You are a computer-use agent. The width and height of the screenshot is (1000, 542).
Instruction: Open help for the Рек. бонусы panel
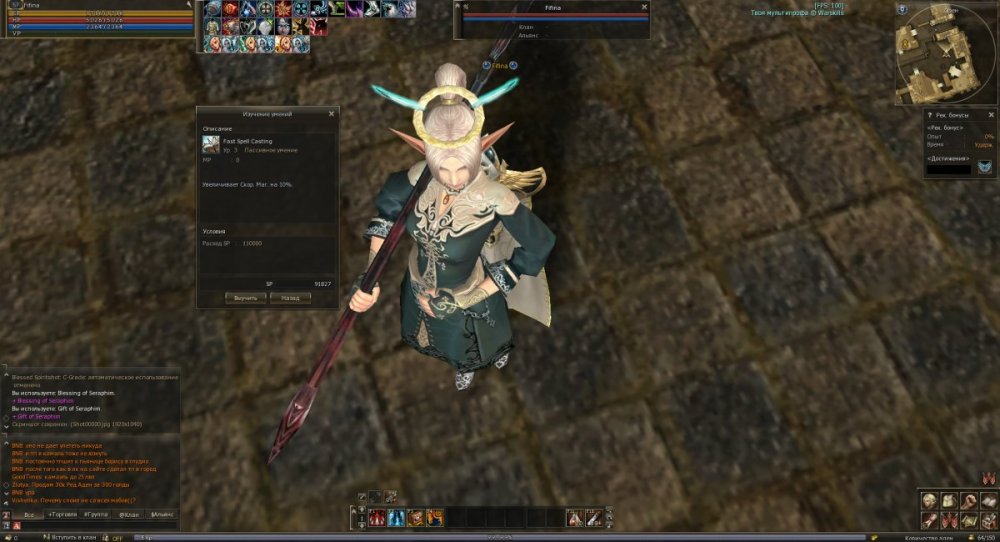(929, 115)
